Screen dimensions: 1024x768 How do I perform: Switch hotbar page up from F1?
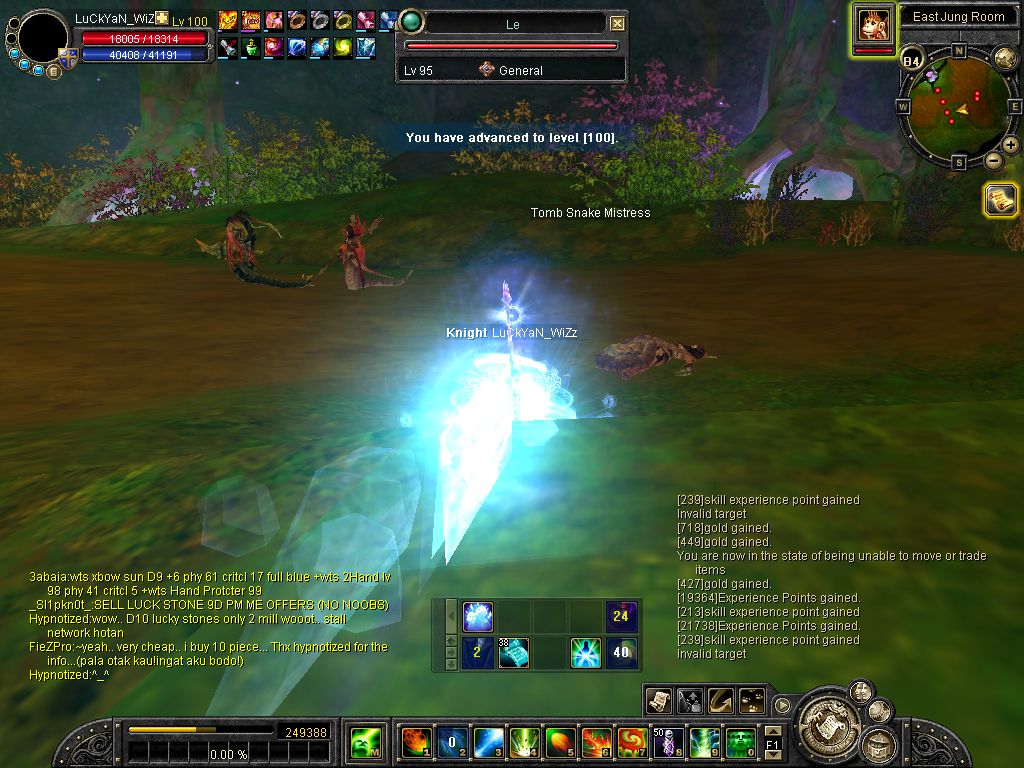click(x=772, y=731)
